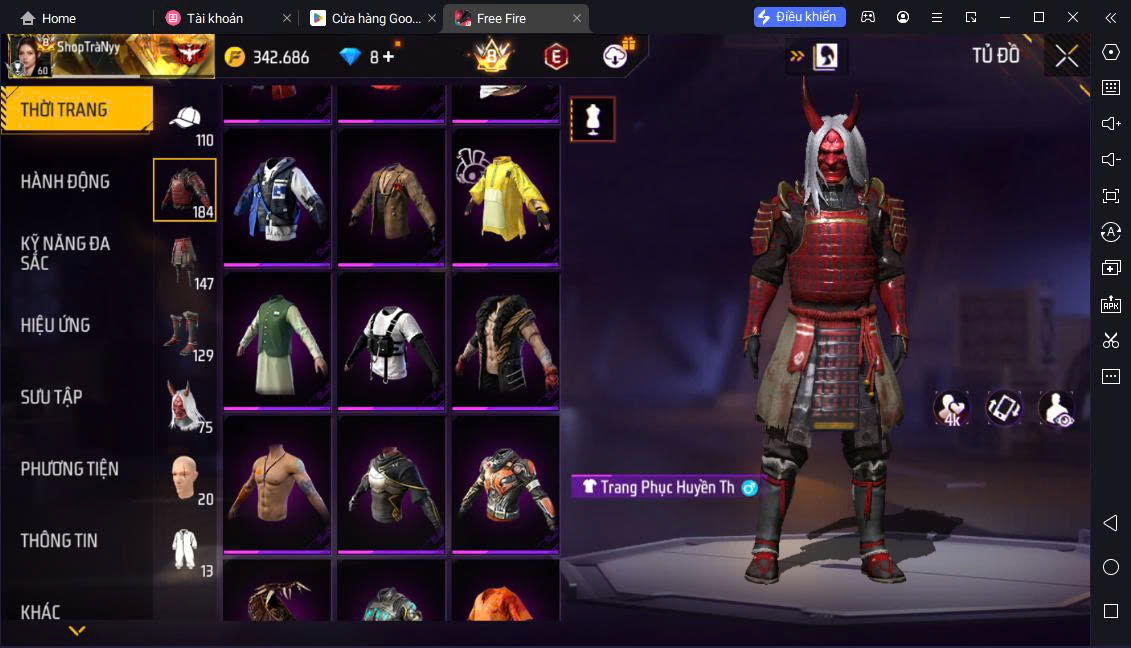This screenshot has width=1131, height=648.
Task: Toggle the mannequin outfit preview icon
Action: pyautogui.click(x=592, y=120)
